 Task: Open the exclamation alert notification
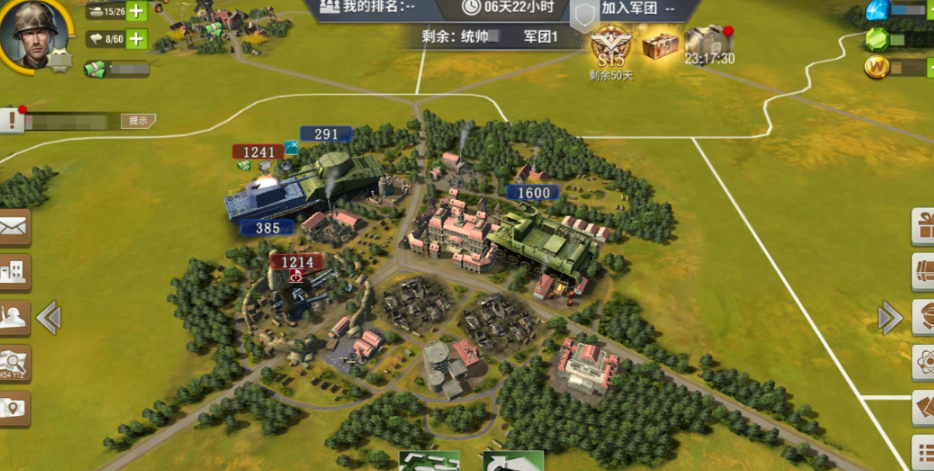[x=12, y=121]
